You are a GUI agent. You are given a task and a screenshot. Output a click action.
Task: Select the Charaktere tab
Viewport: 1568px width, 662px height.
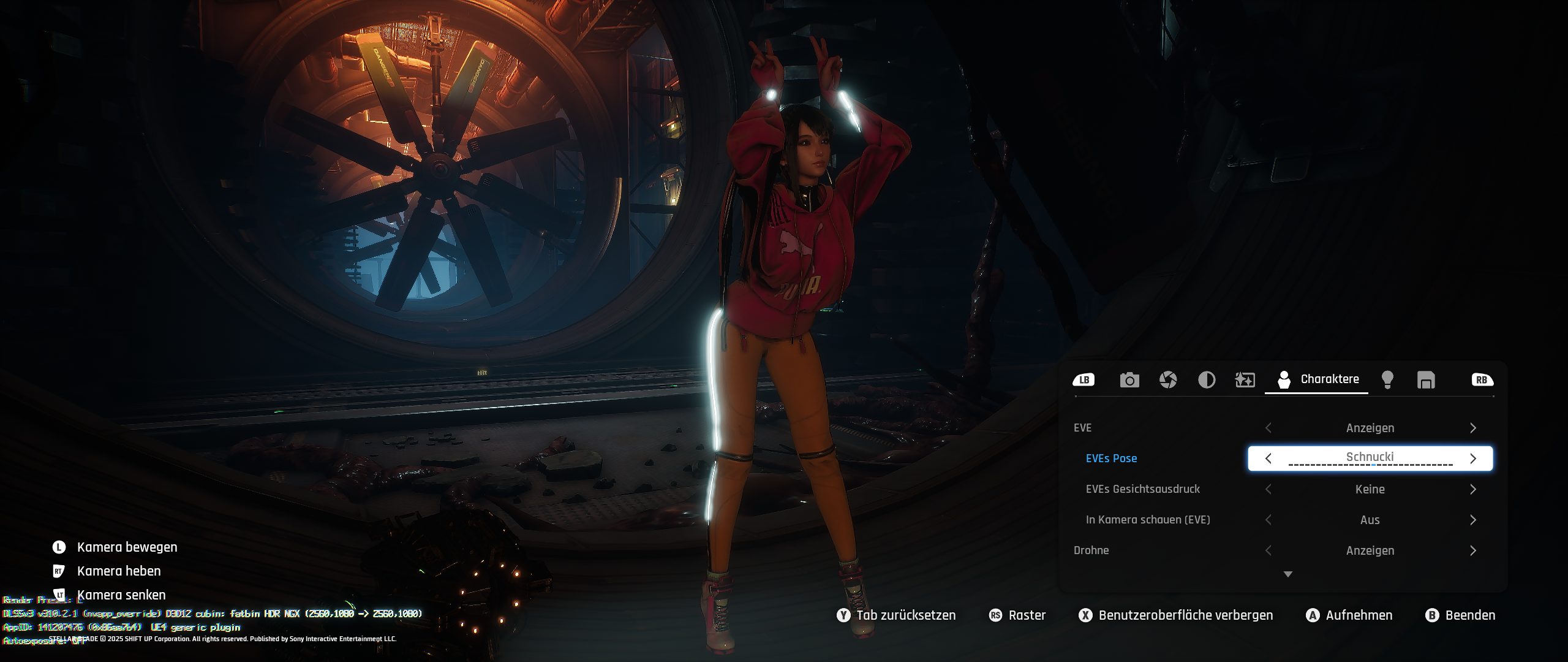pyautogui.click(x=1317, y=379)
